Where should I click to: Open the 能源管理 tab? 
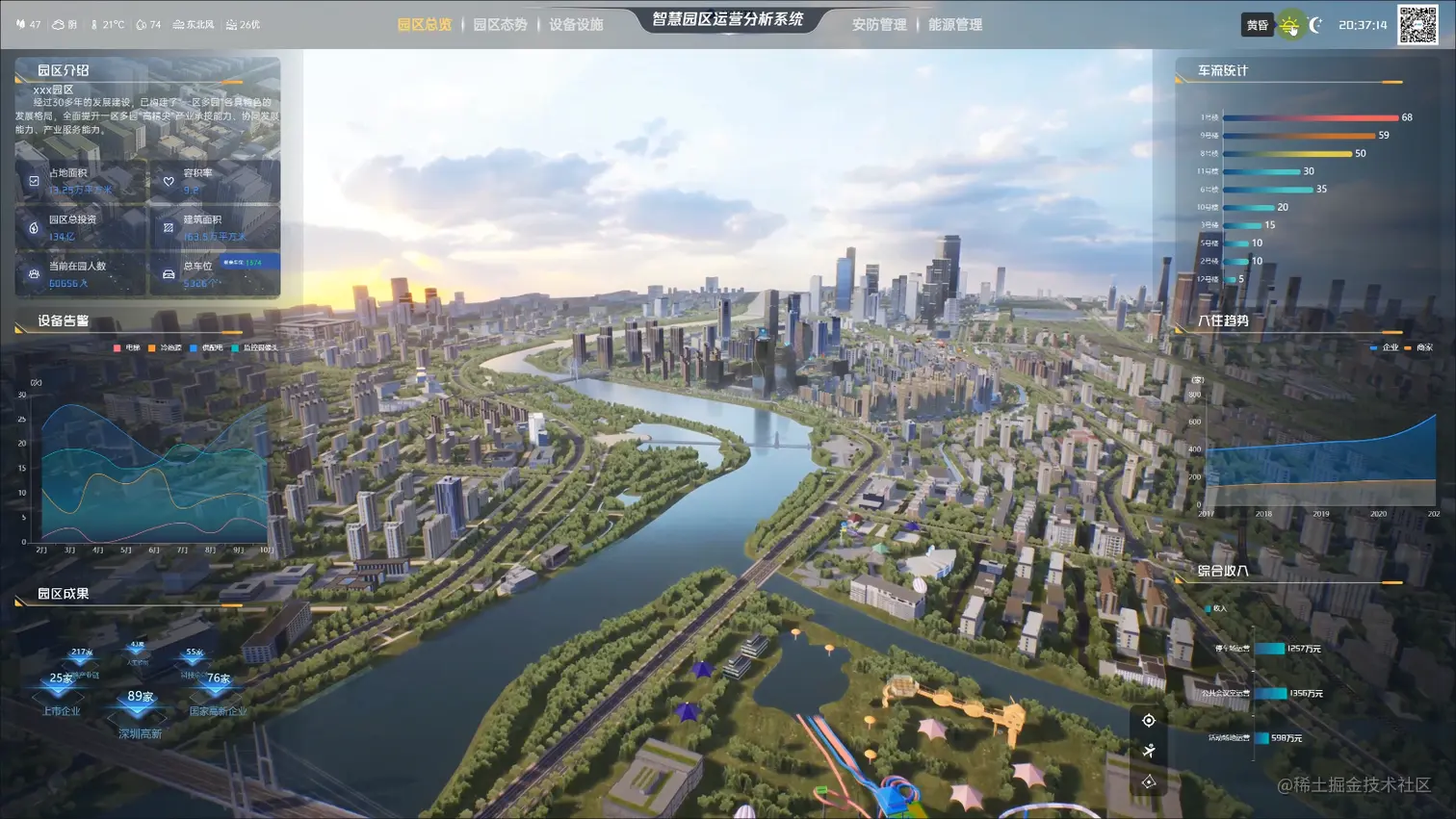coord(955,25)
